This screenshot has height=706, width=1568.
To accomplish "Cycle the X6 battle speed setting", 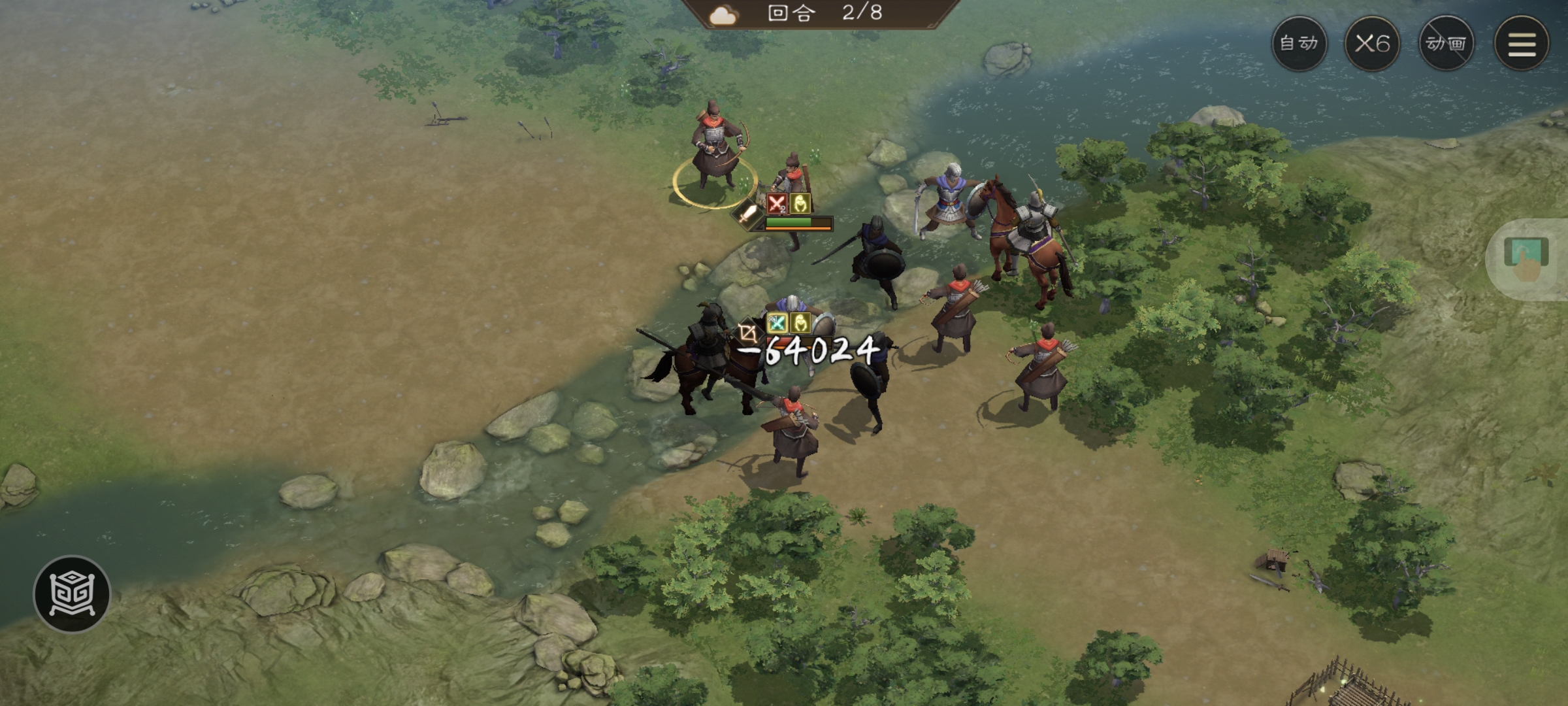I will pos(1373,44).
